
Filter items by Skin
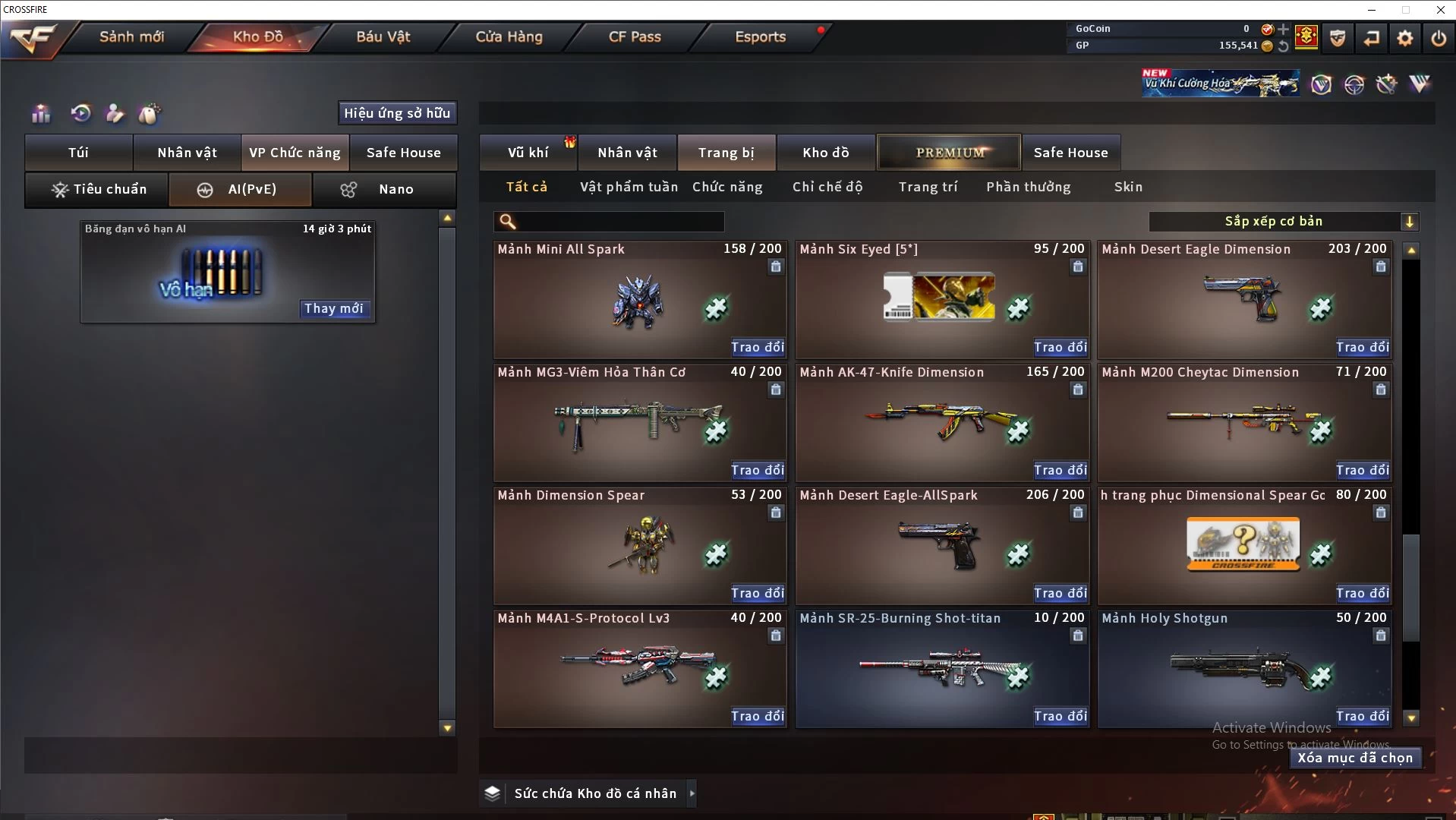1128,187
